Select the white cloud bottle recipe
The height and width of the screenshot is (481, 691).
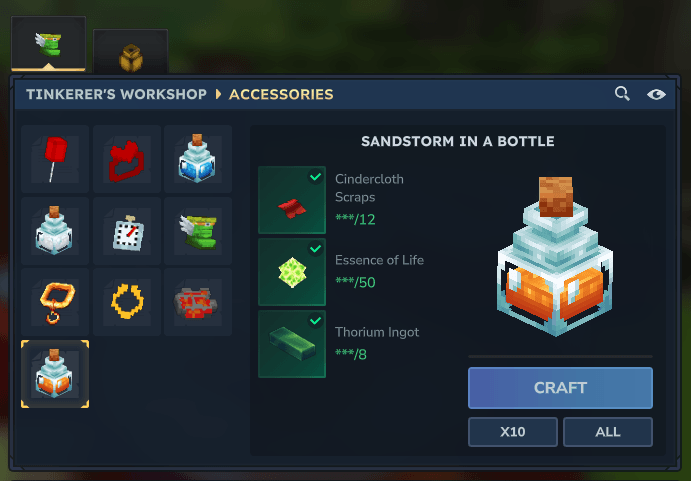(x=55, y=231)
